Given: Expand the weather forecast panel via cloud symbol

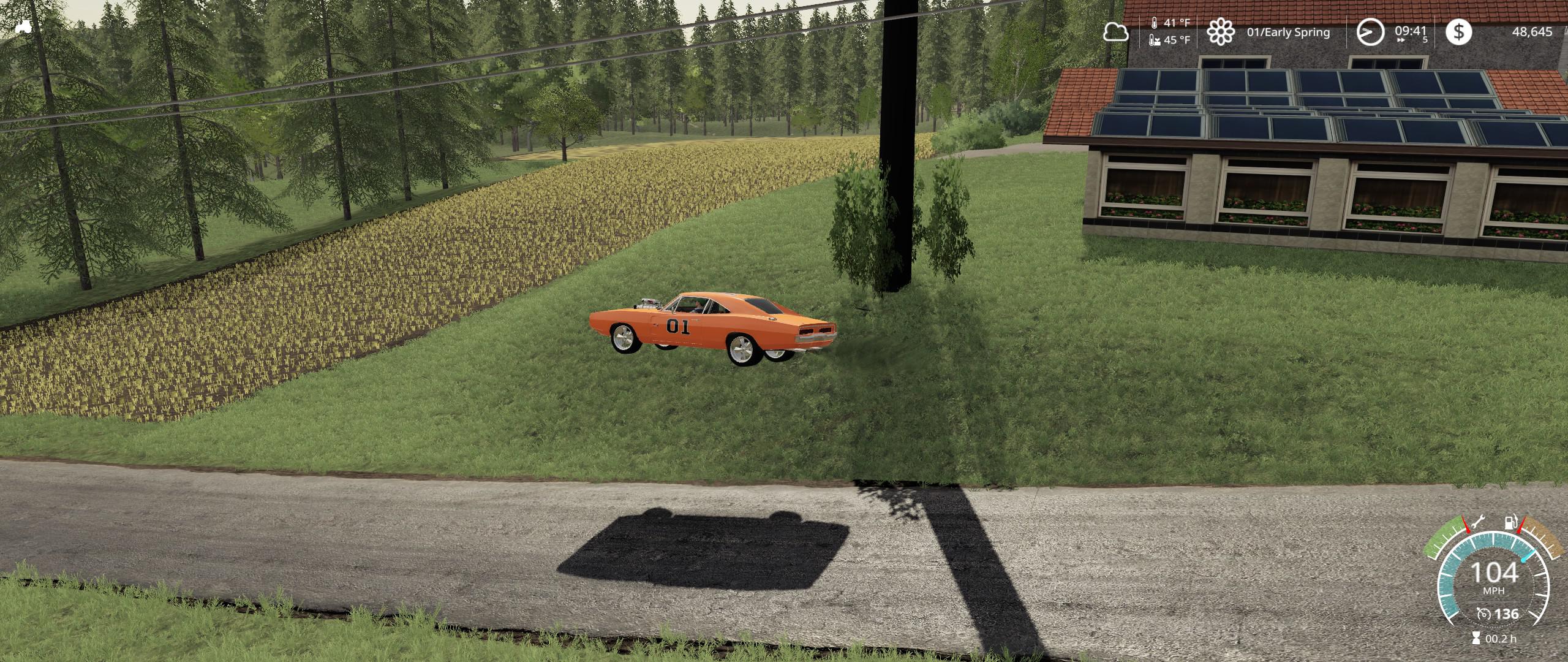Looking at the screenshot, I should [x=1117, y=32].
